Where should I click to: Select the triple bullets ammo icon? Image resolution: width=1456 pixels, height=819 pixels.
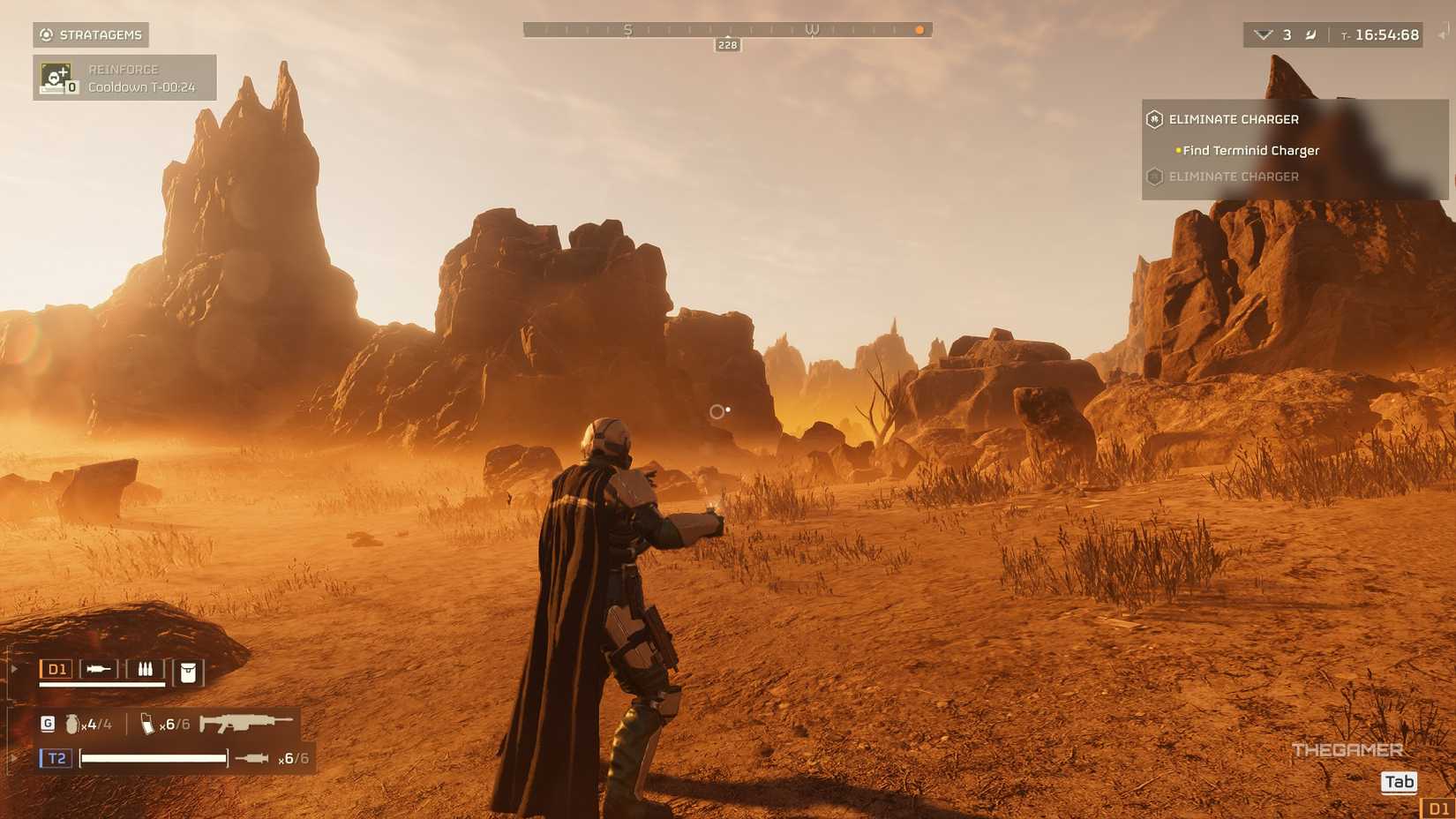coord(145,670)
